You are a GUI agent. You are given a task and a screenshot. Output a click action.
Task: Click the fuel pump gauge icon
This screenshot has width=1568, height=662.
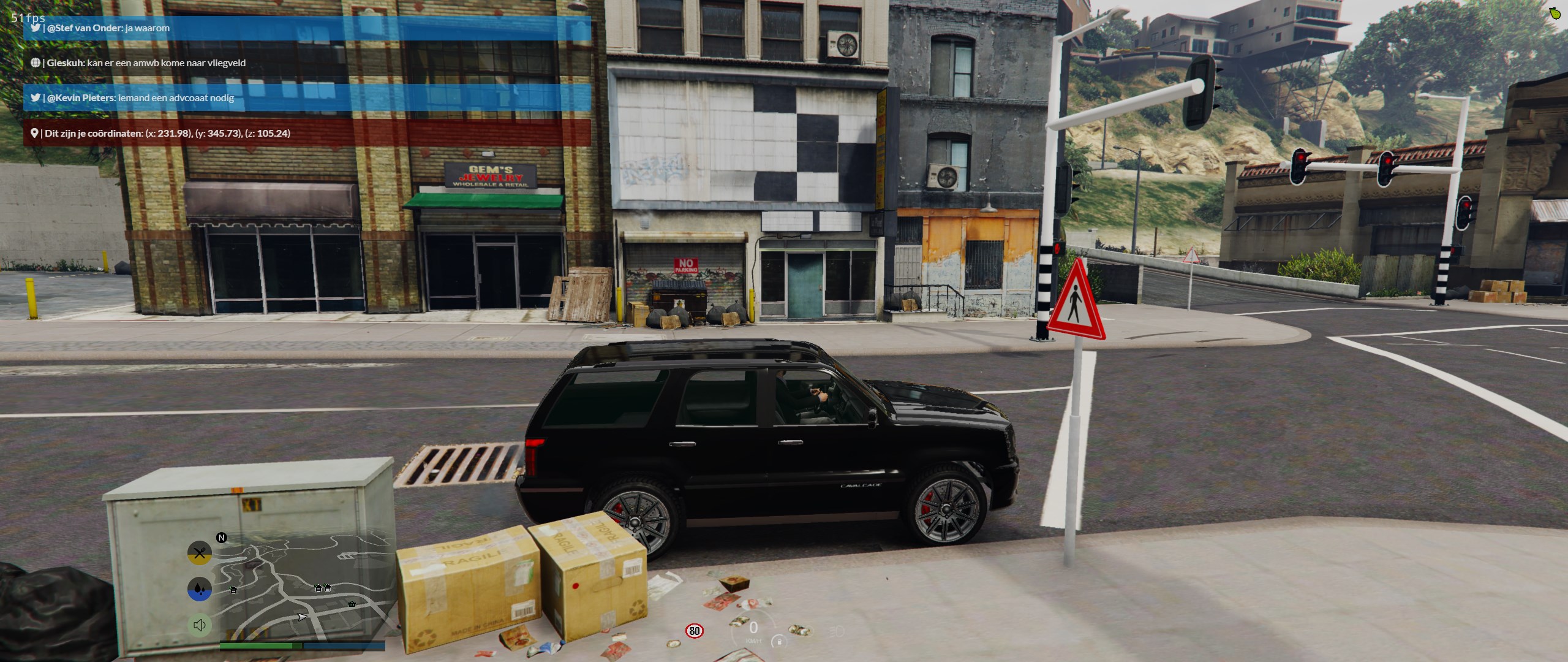(x=778, y=641)
